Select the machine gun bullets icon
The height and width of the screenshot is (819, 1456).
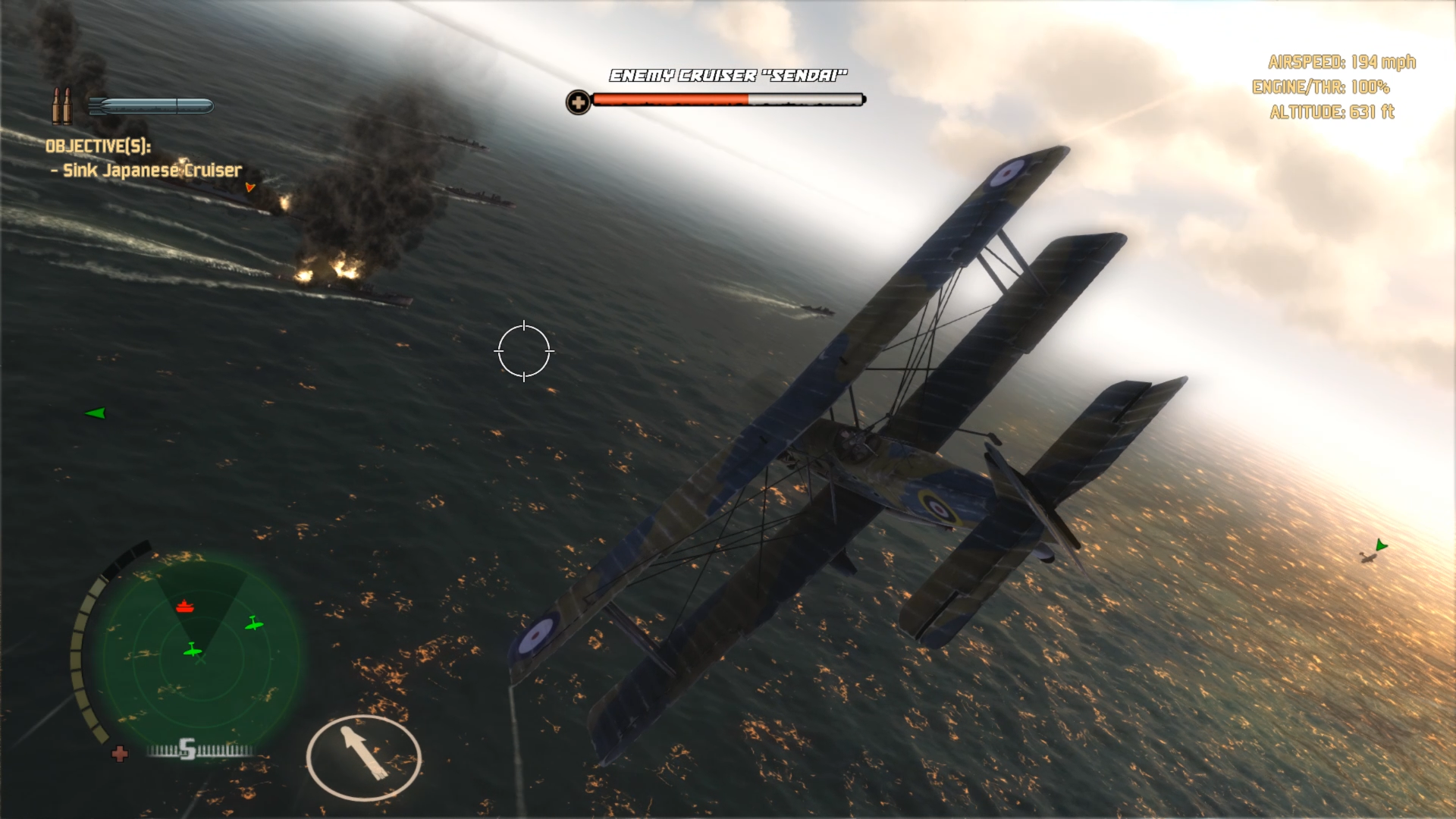[61, 105]
